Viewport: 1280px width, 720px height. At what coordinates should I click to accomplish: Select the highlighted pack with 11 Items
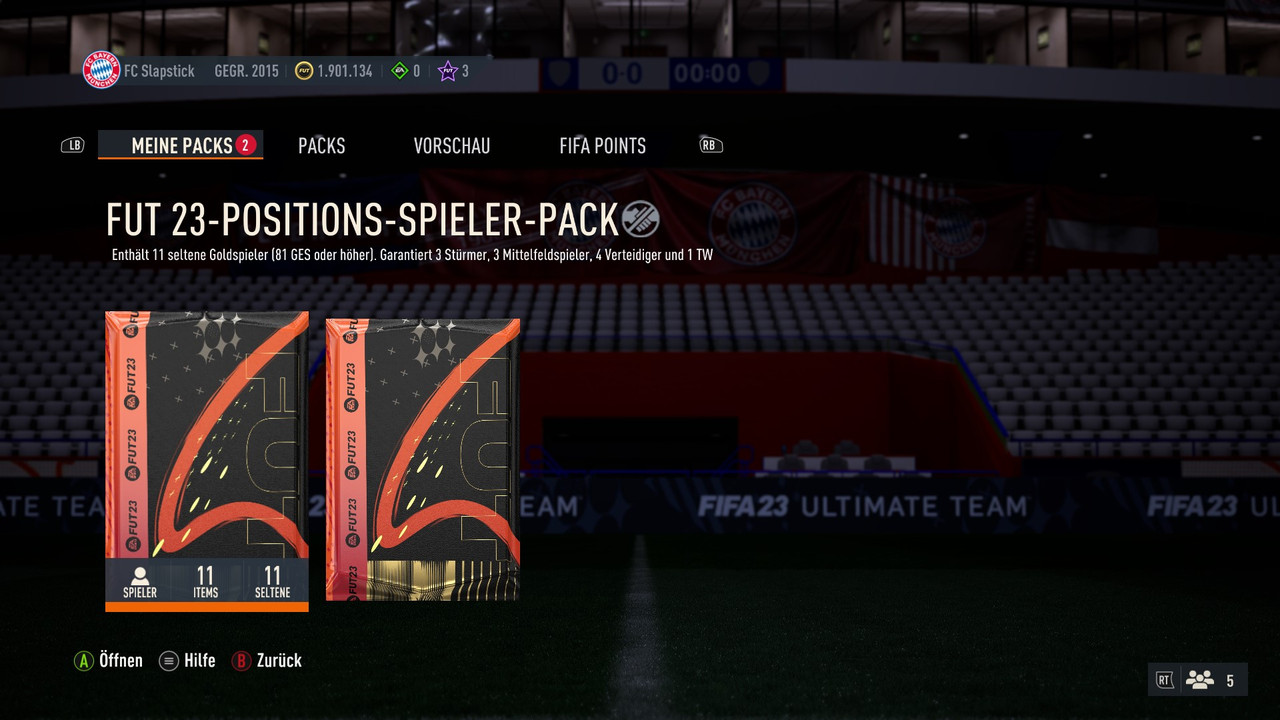pos(207,450)
